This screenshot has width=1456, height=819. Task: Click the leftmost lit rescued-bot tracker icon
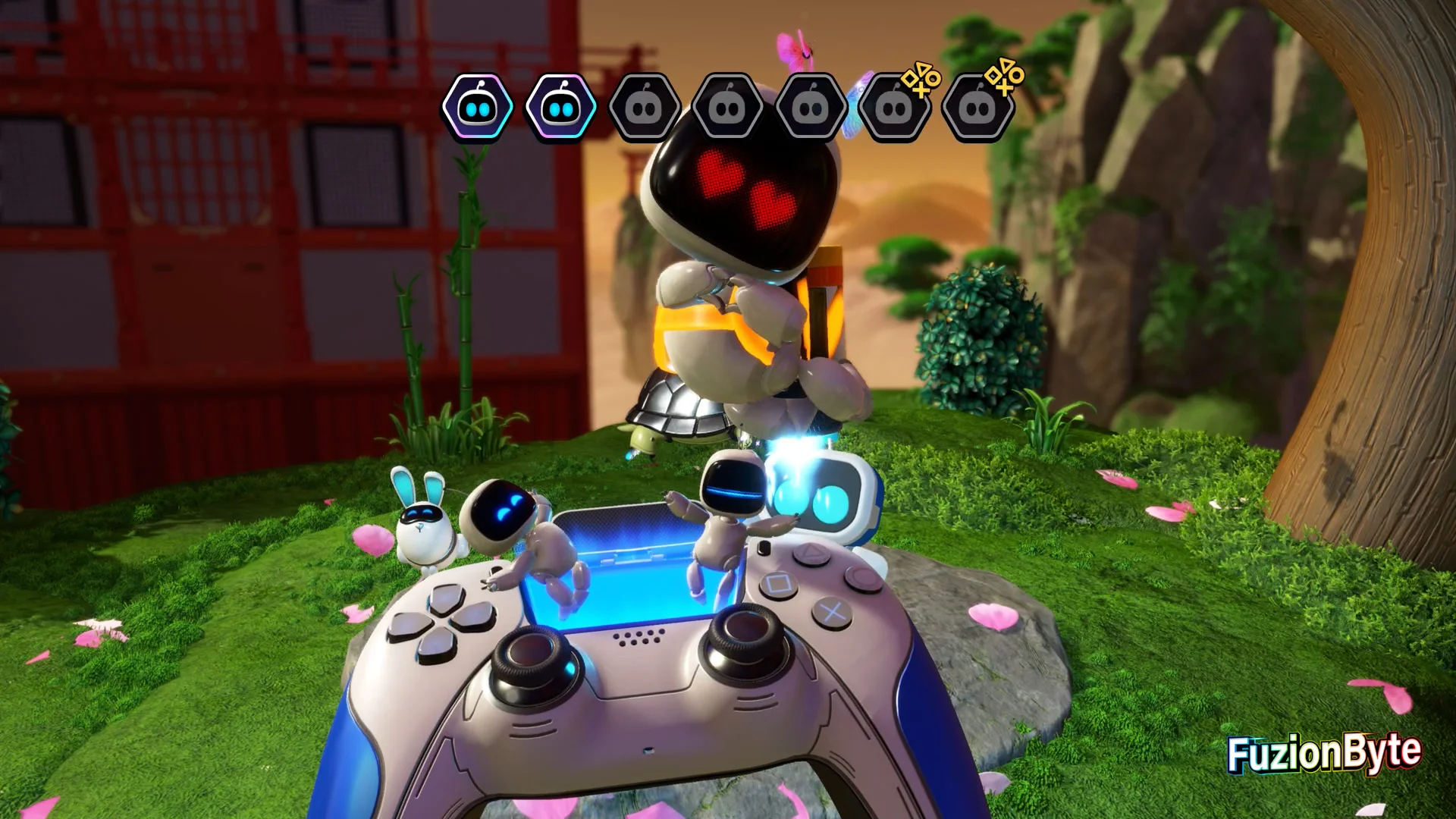(477, 108)
